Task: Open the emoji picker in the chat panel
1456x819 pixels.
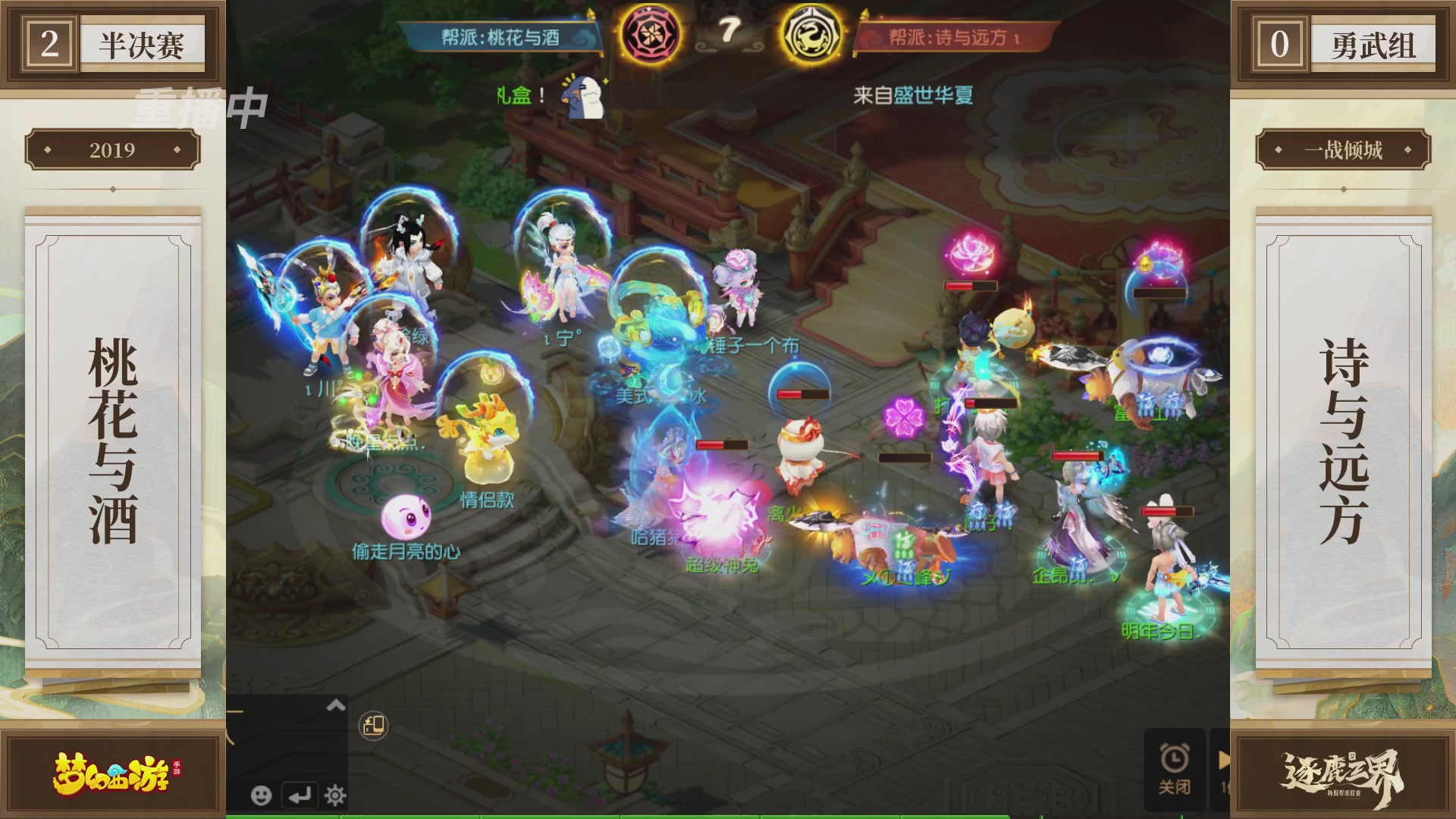Action: coord(262,796)
